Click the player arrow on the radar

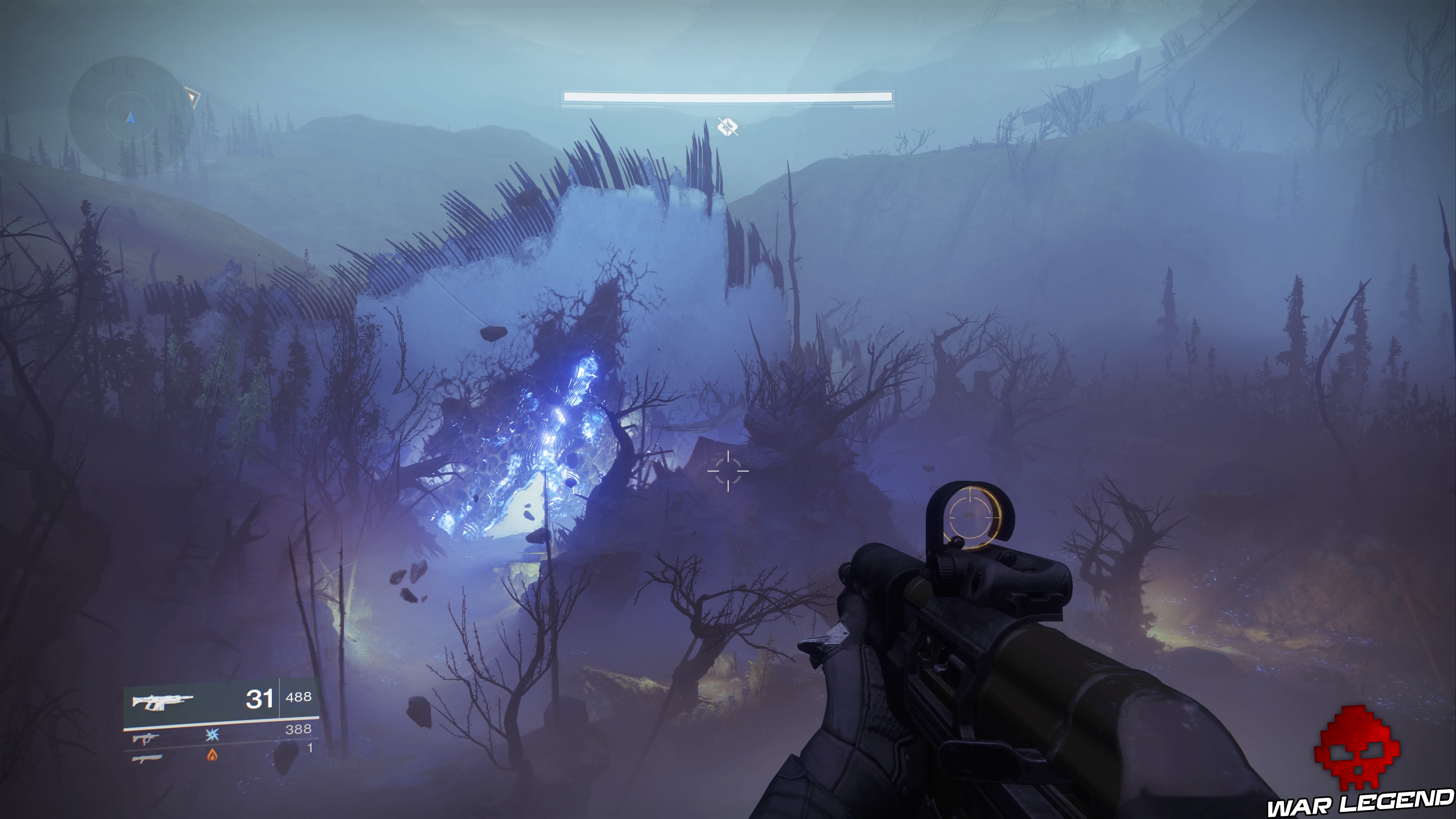[130, 118]
